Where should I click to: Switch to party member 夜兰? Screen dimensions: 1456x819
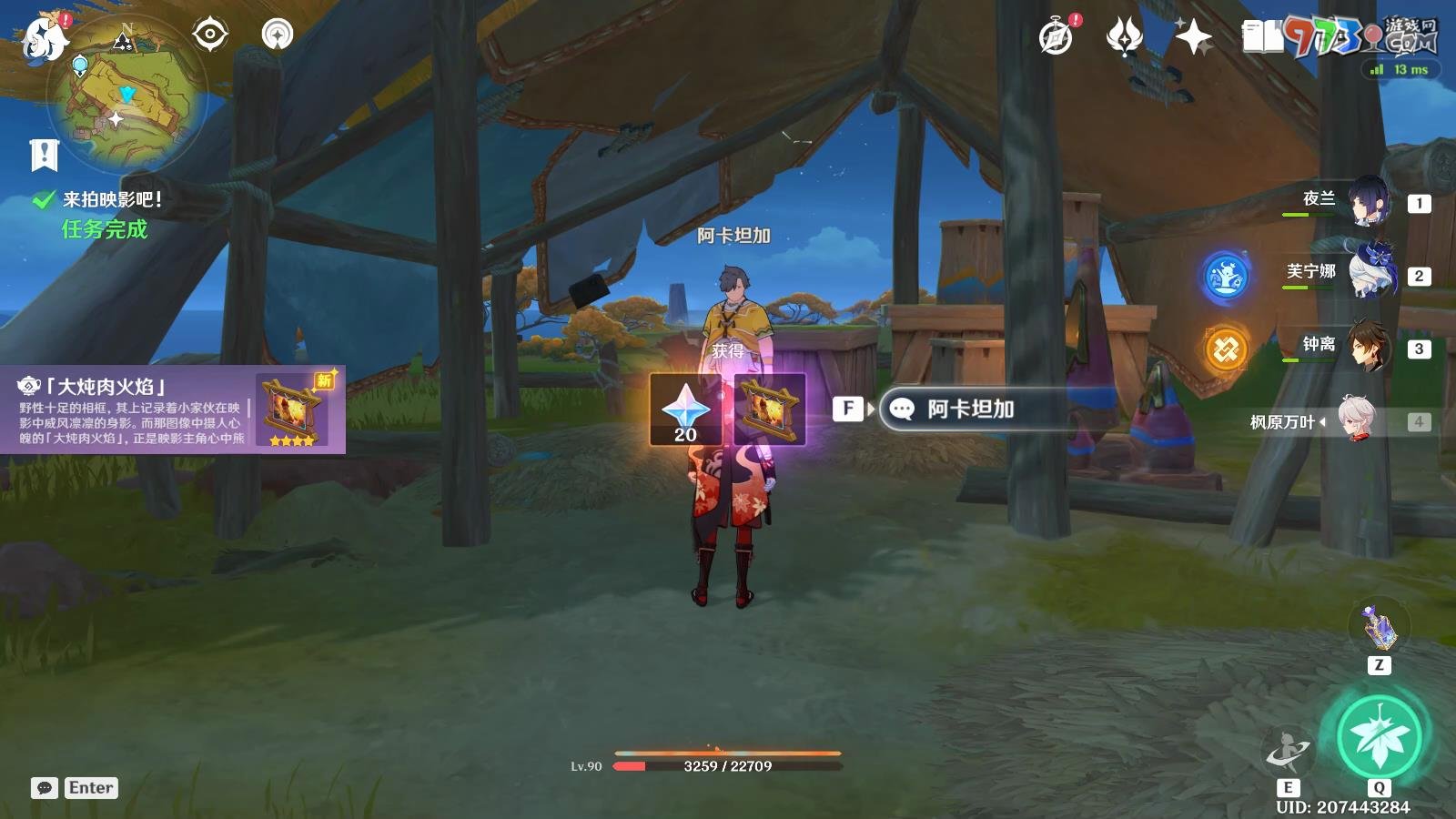click(x=1367, y=201)
